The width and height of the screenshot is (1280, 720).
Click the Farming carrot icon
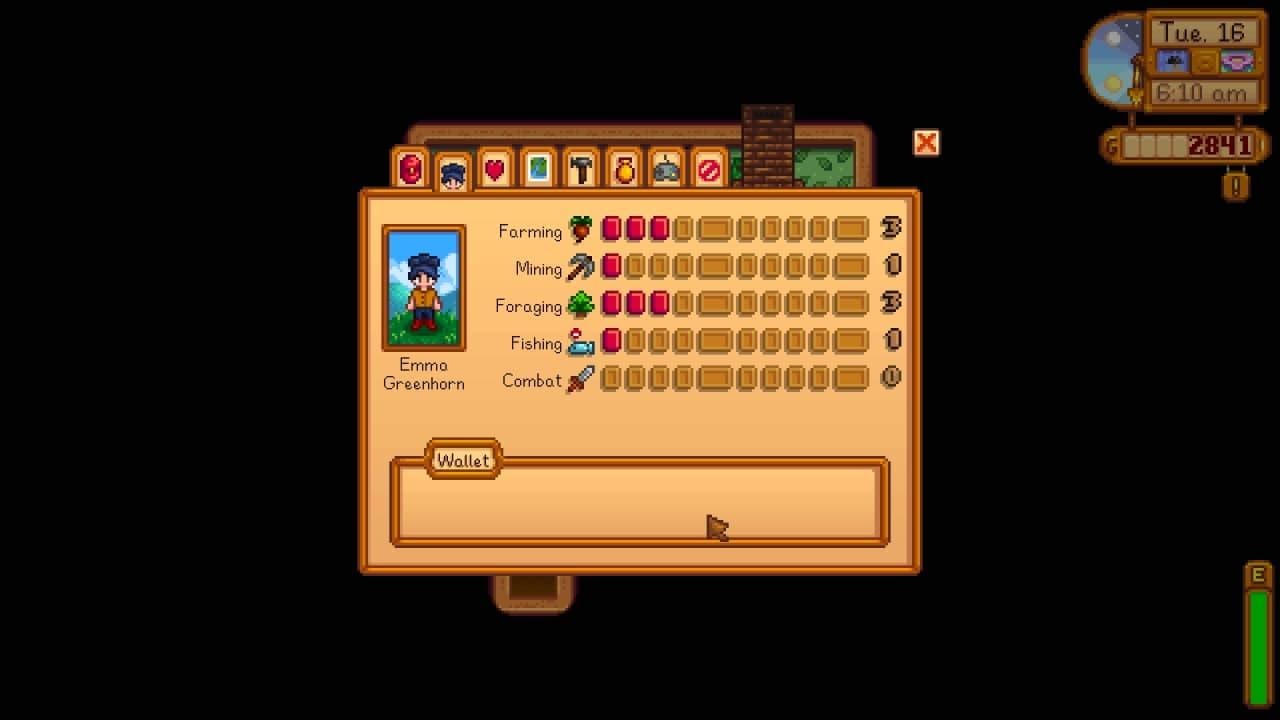(x=579, y=229)
